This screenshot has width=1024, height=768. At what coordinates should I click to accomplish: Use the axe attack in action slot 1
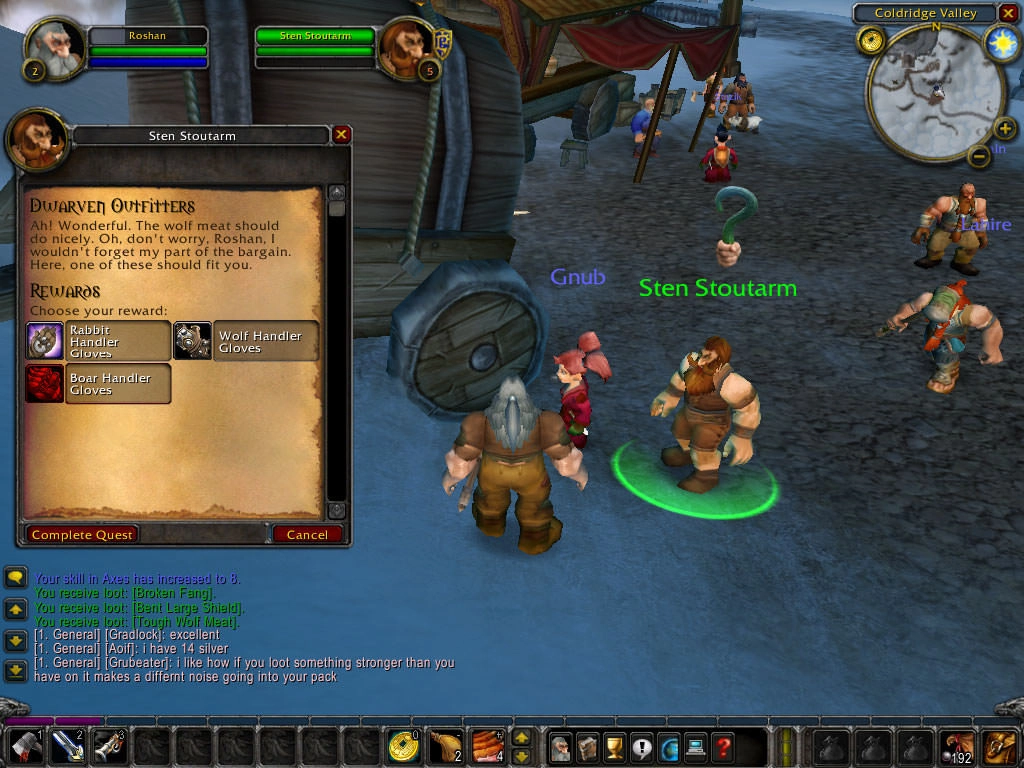24,747
